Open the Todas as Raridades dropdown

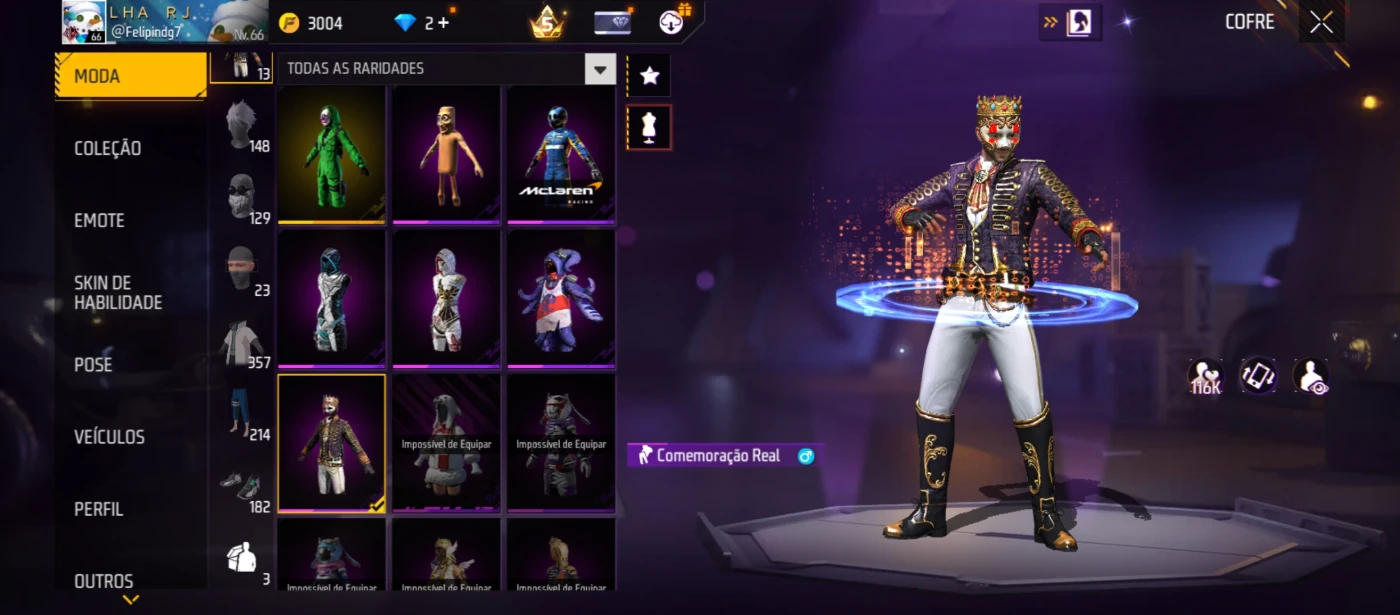point(600,69)
